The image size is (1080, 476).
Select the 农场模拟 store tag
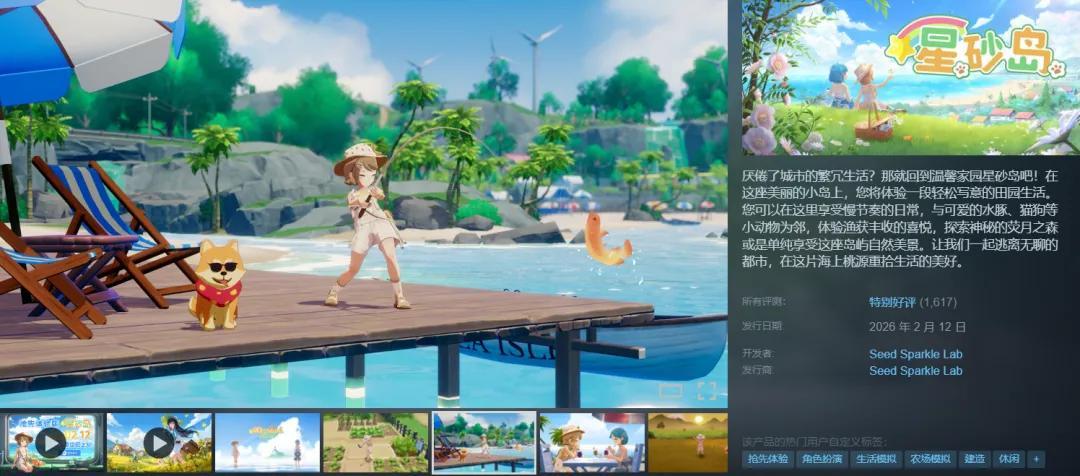(929, 459)
